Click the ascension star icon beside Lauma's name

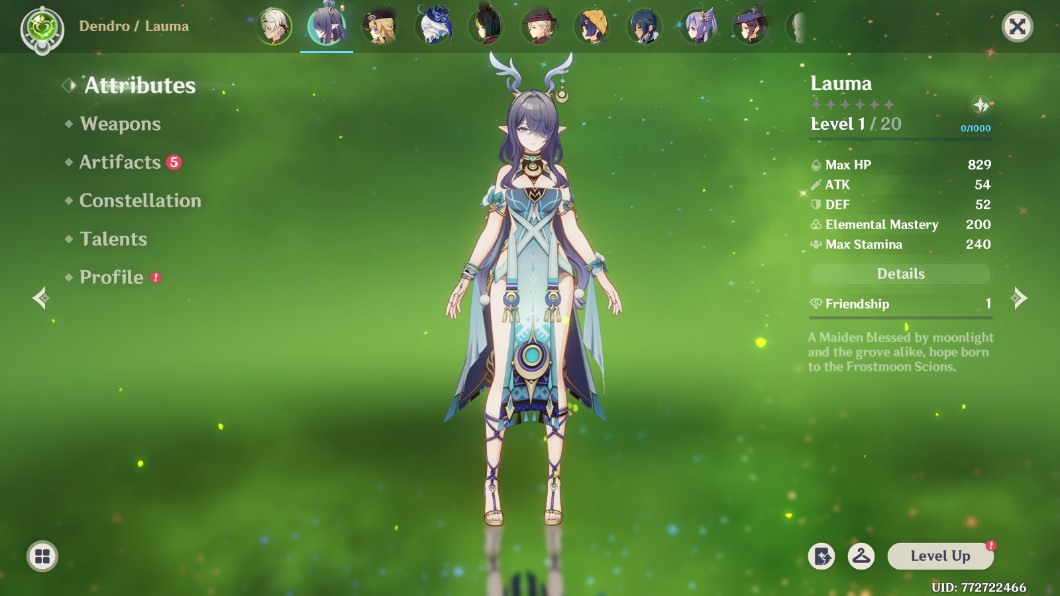click(981, 105)
